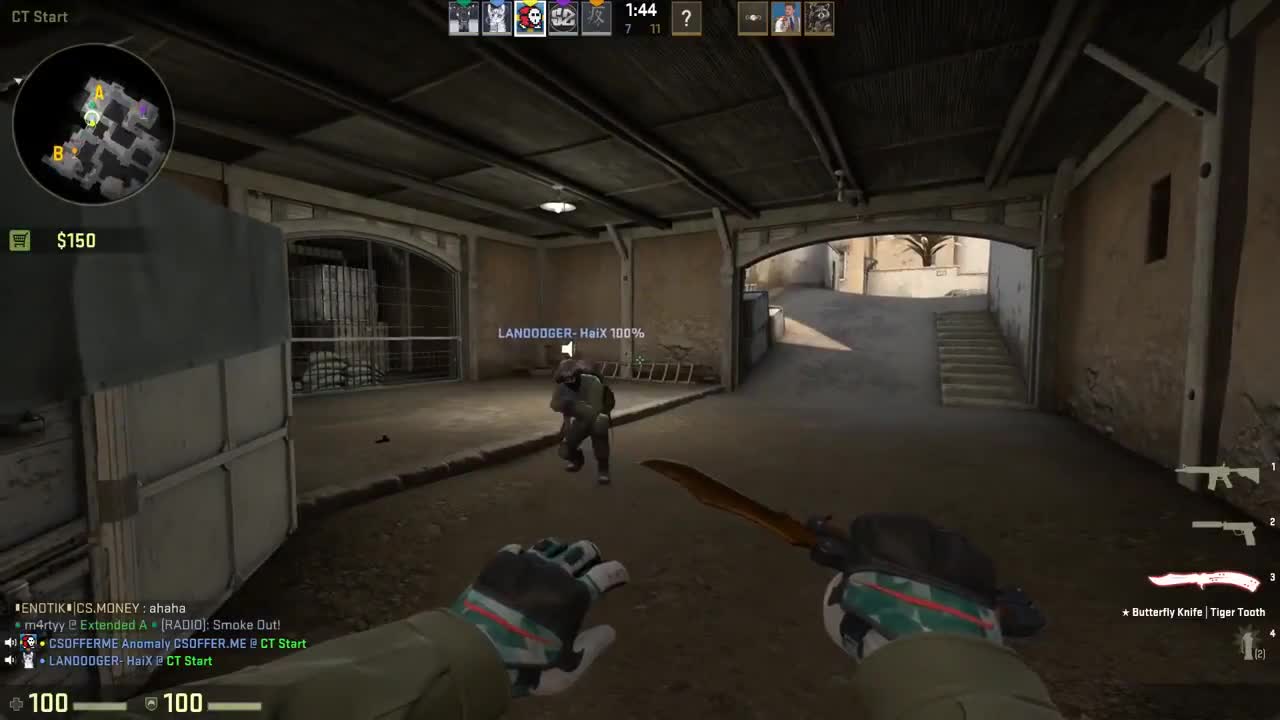
Task: Expand the unknown player question mark avatar
Action: click(686, 18)
